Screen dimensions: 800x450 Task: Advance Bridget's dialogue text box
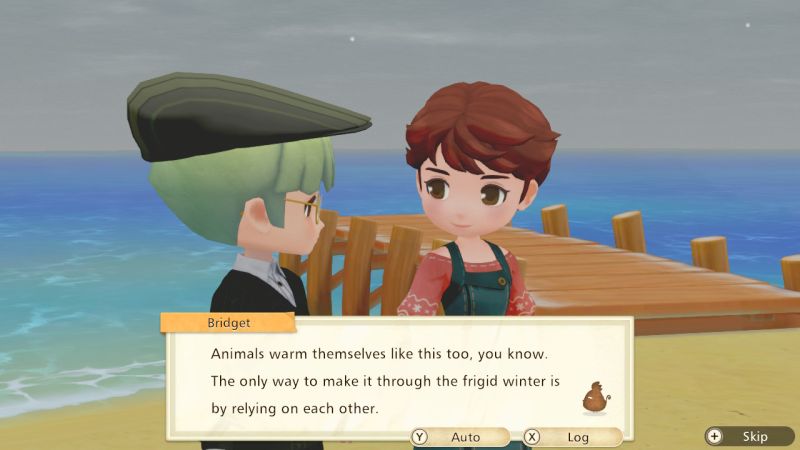tap(398, 380)
